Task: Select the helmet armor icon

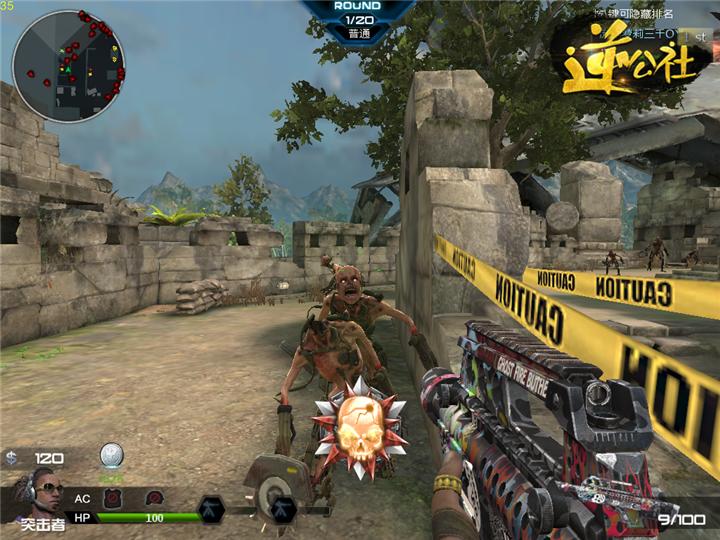Action: pyautogui.click(x=154, y=498)
